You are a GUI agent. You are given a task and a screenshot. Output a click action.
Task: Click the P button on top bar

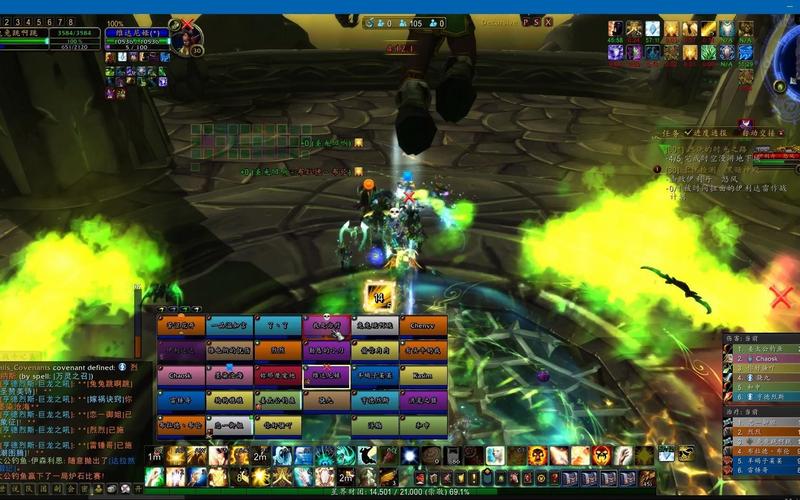click(x=525, y=21)
